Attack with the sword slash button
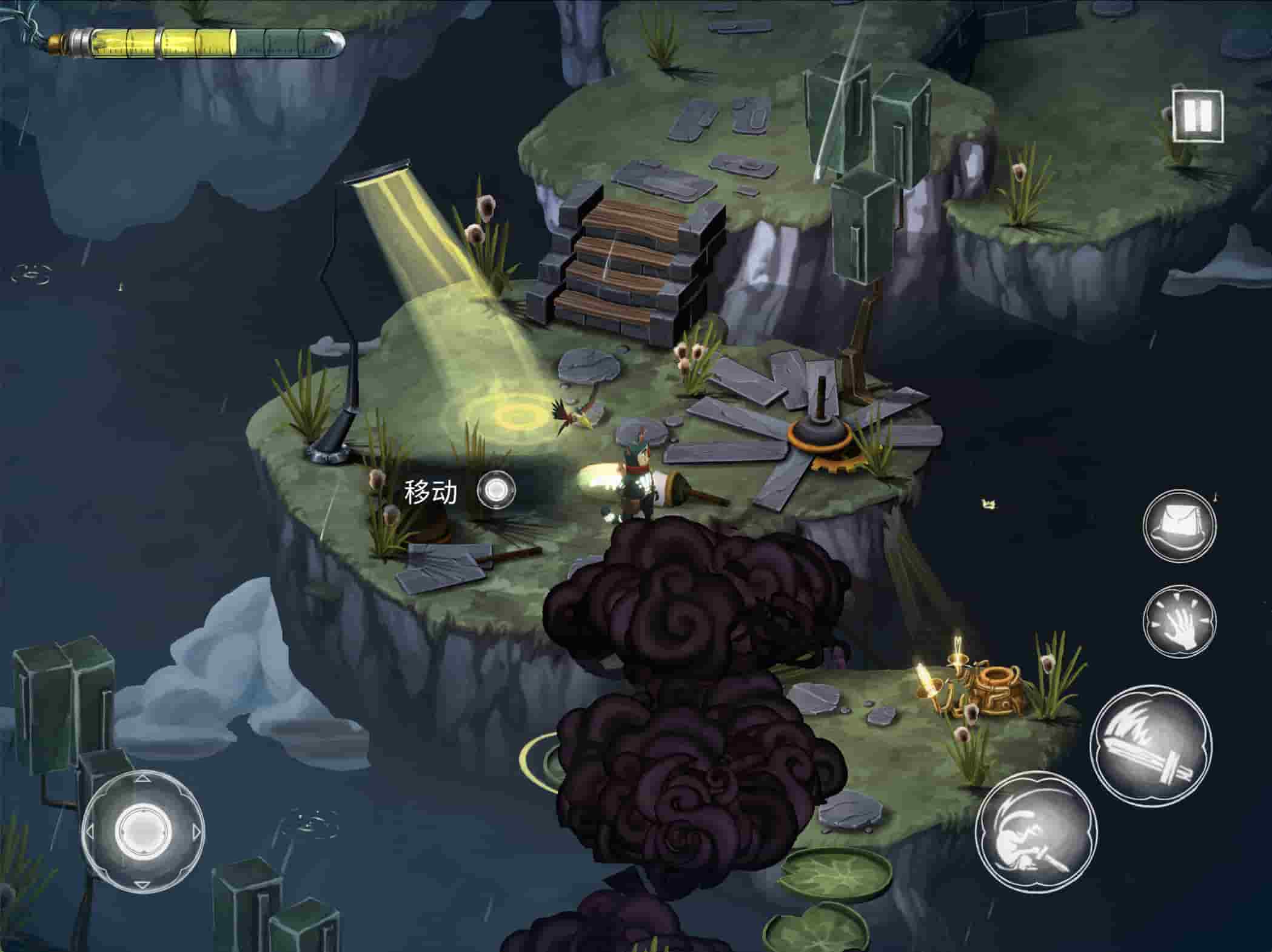The image size is (1272, 952). tap(1151, 745)
